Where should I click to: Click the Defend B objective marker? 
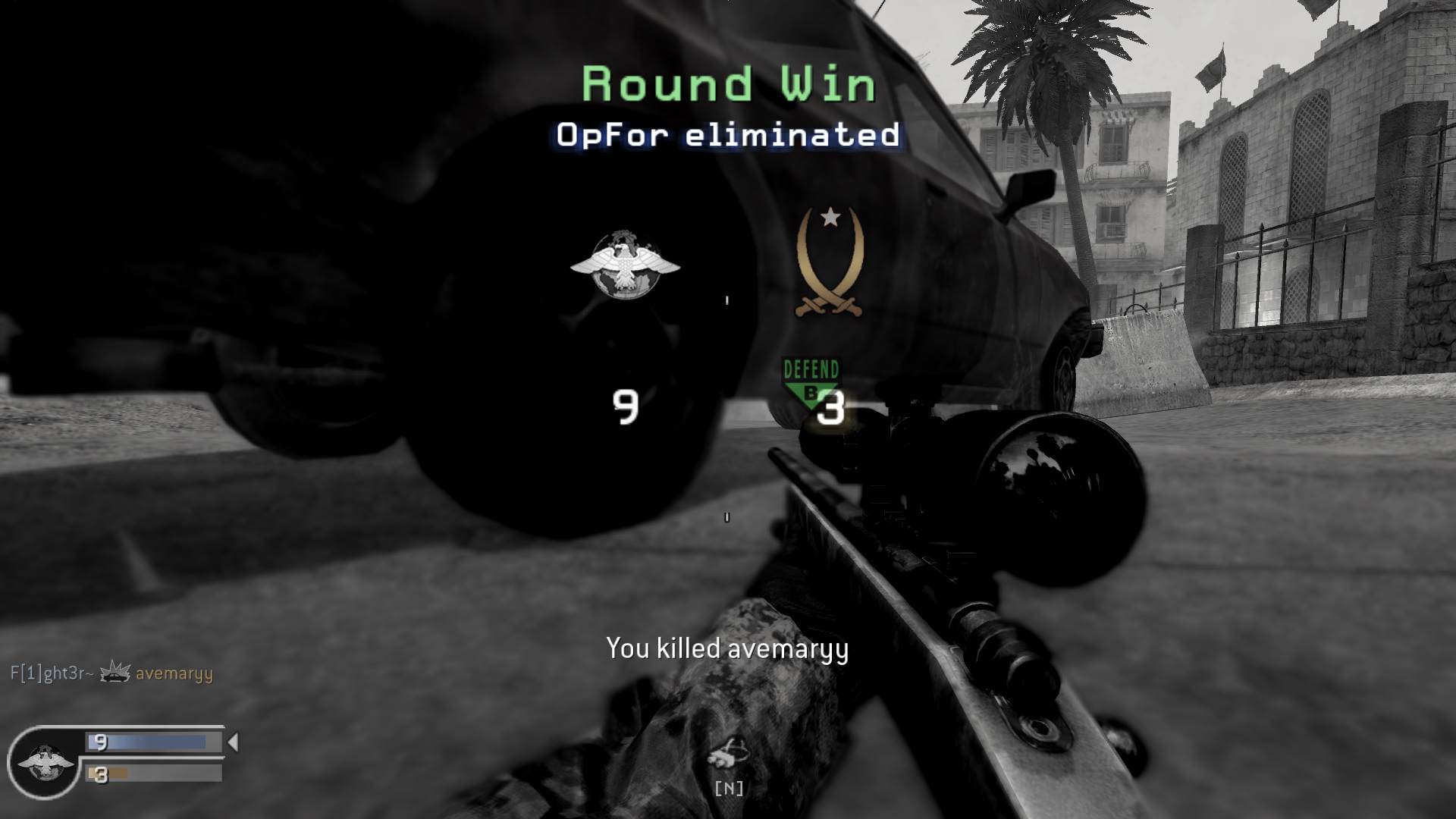tap(810, 379)
